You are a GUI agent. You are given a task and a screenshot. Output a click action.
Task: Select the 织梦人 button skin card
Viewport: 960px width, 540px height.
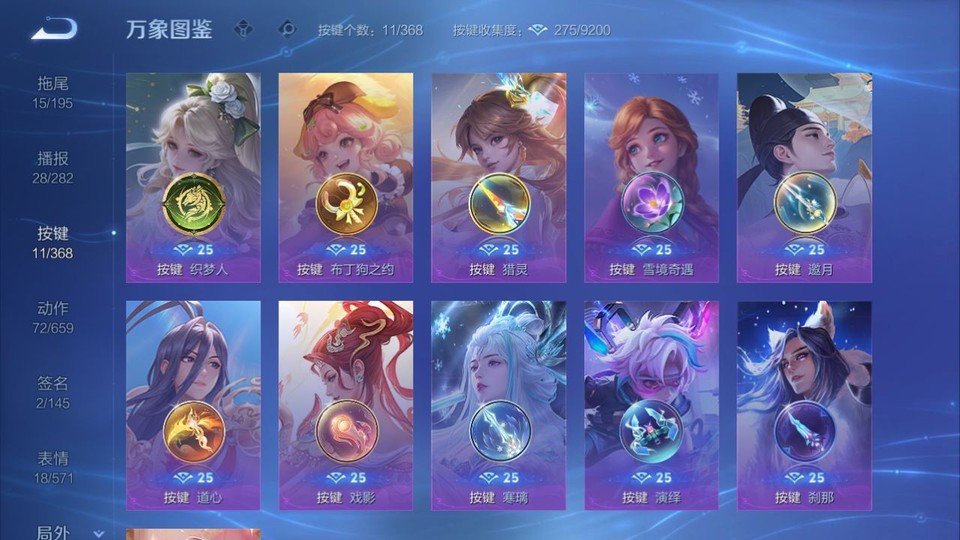click(x=193, y=177)
